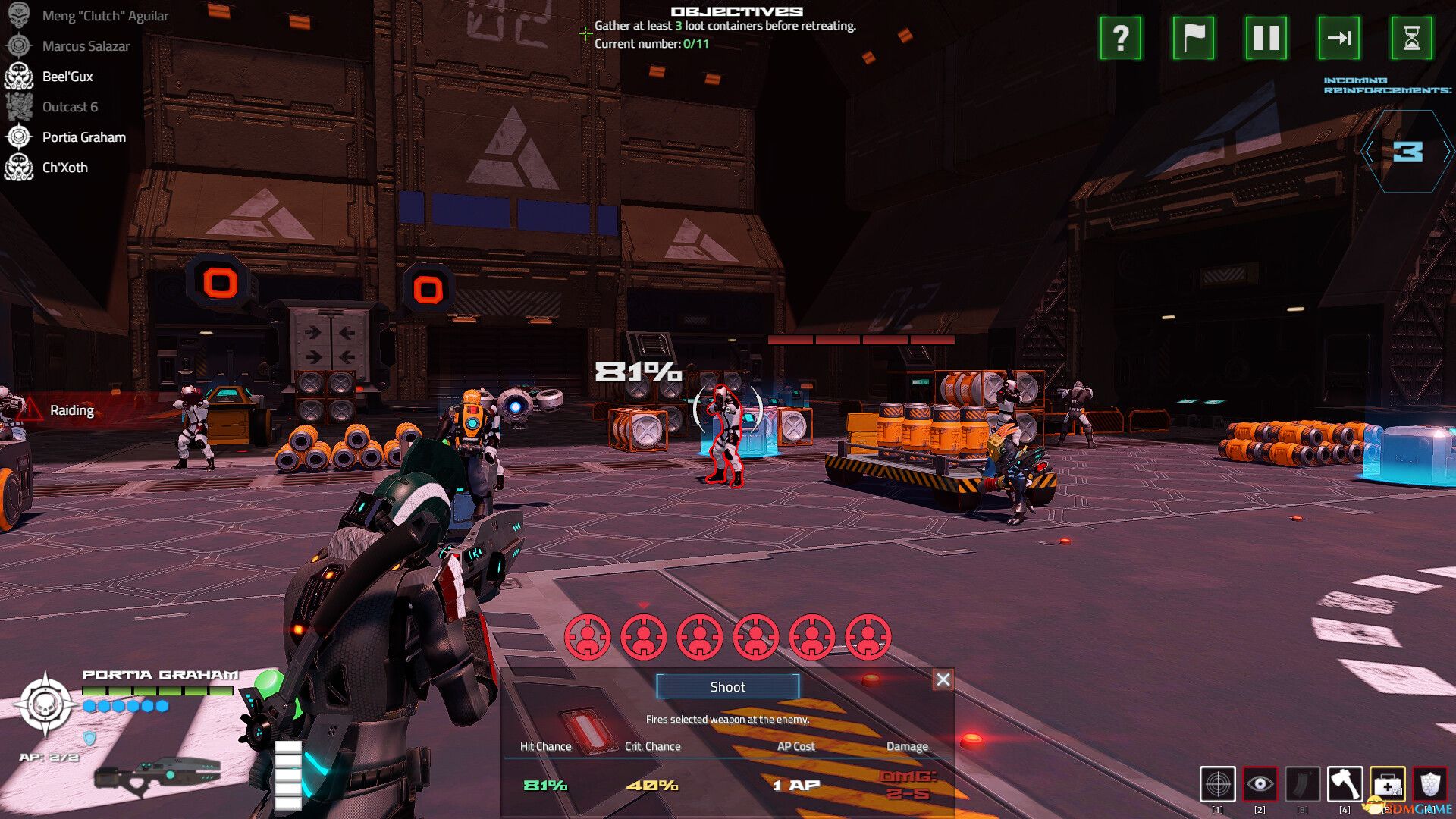Pause the game with the pause button
1456x819 pixels.
pyautogui.click(x=1266, y=38)
